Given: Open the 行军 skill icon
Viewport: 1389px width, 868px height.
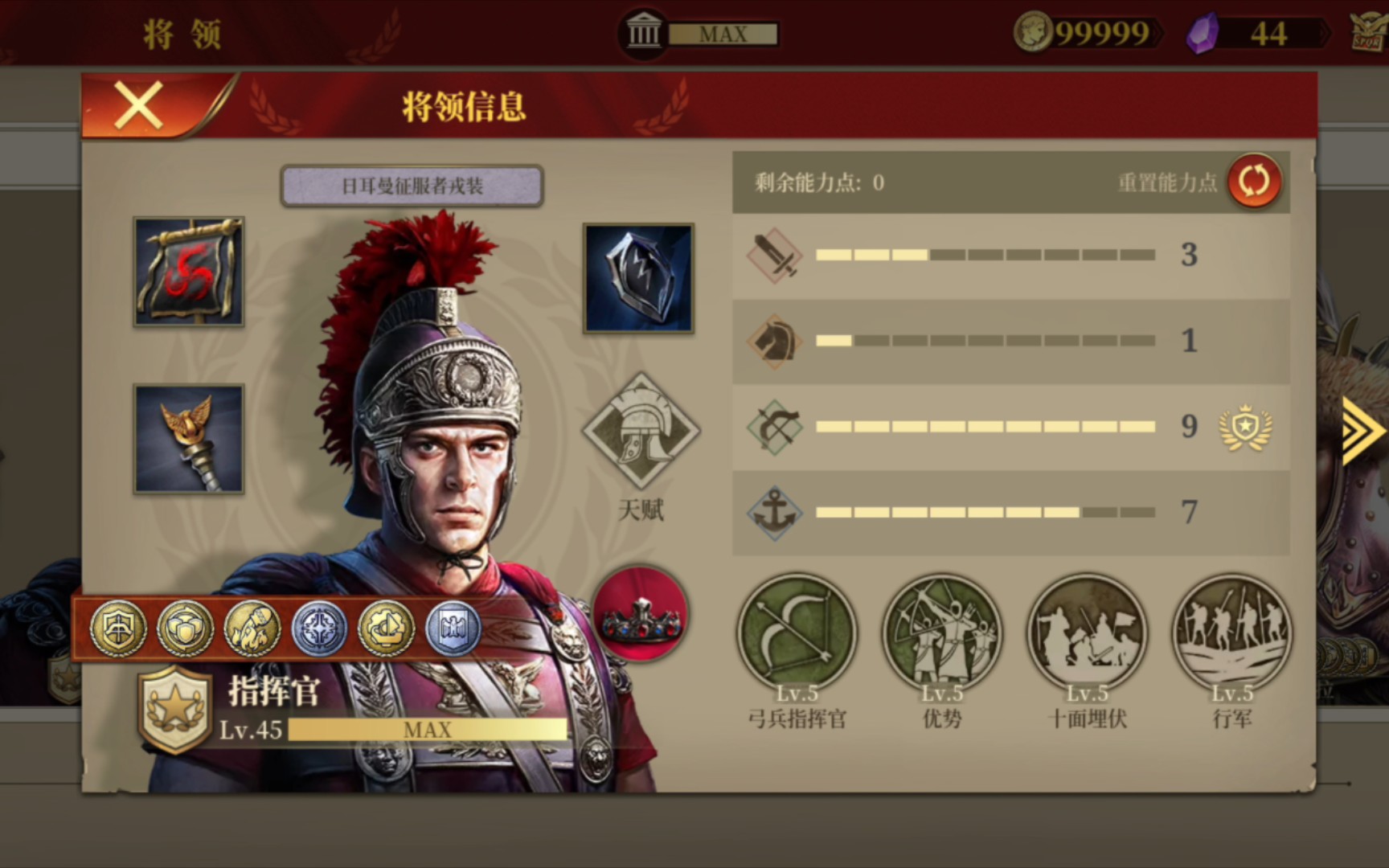Looking at the screenshot, I should (1231, 634).
